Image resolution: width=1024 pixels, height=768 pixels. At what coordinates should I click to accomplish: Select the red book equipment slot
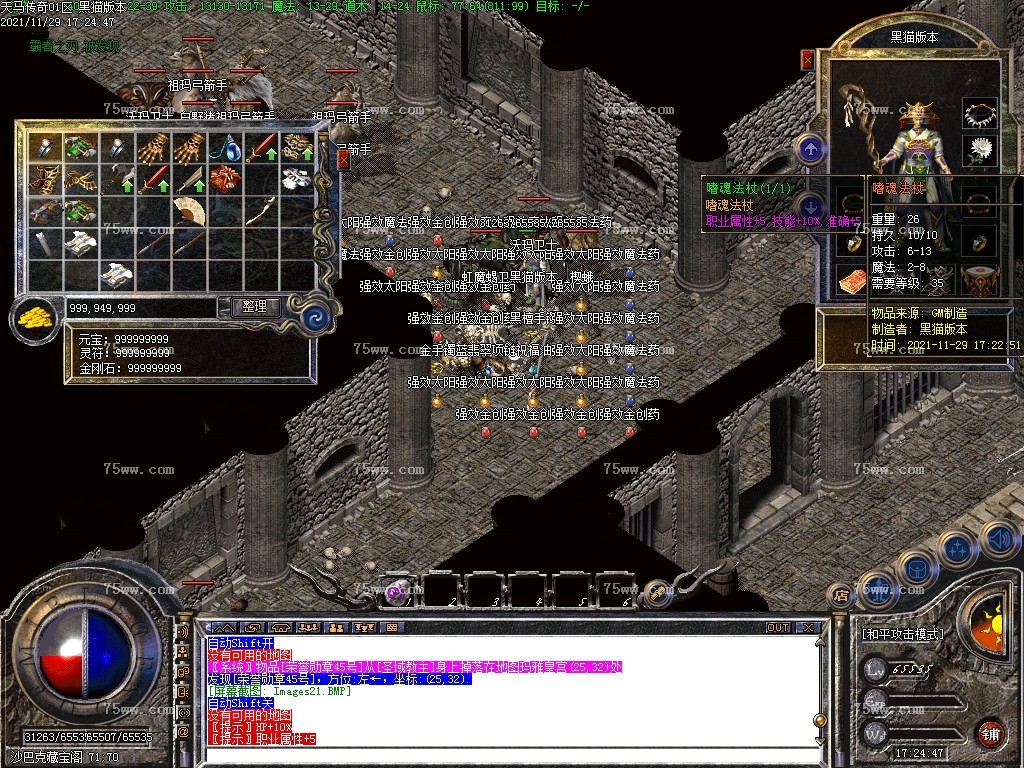pos(851,281)
